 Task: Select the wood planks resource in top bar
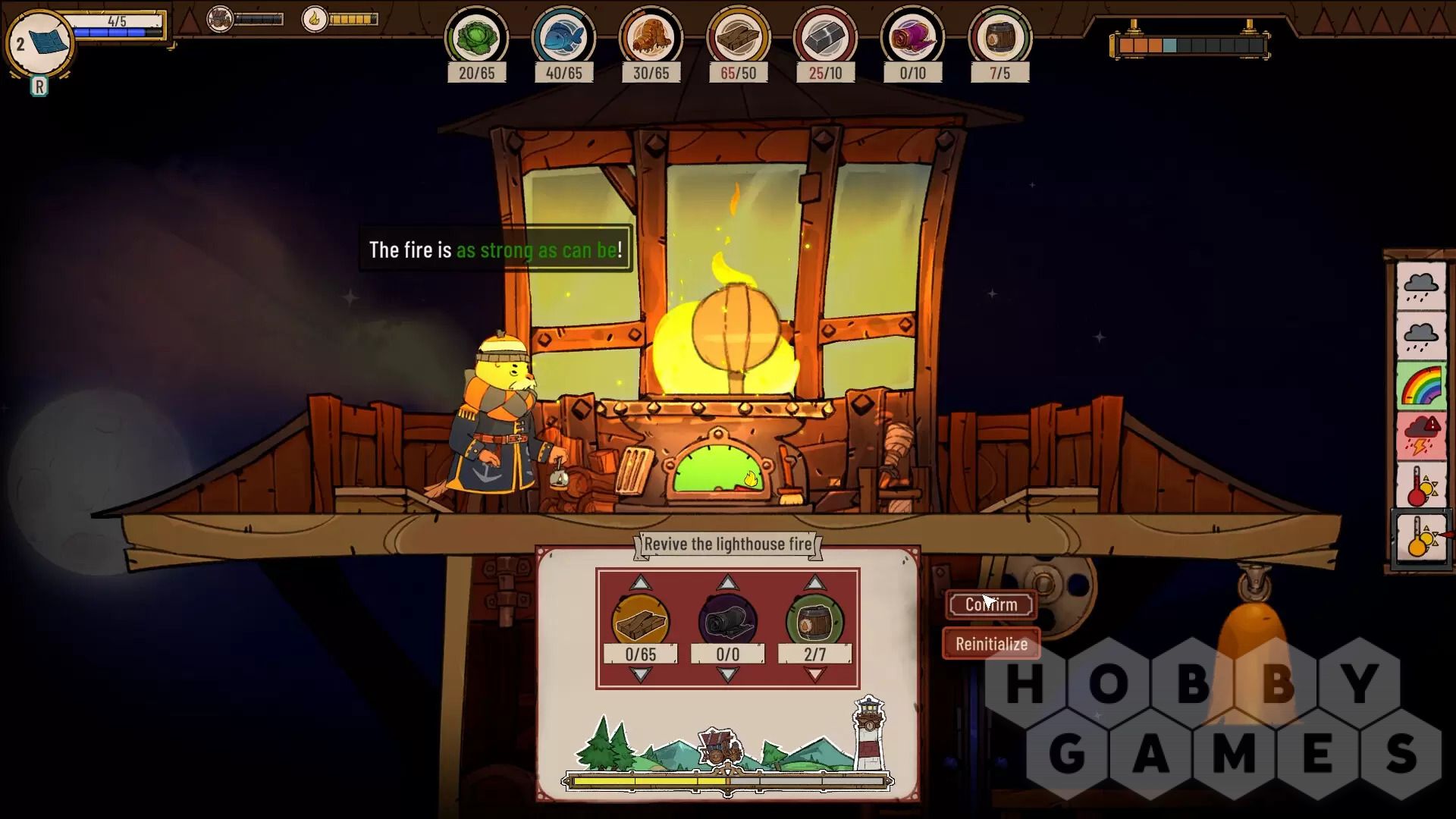tap(738, 38)
